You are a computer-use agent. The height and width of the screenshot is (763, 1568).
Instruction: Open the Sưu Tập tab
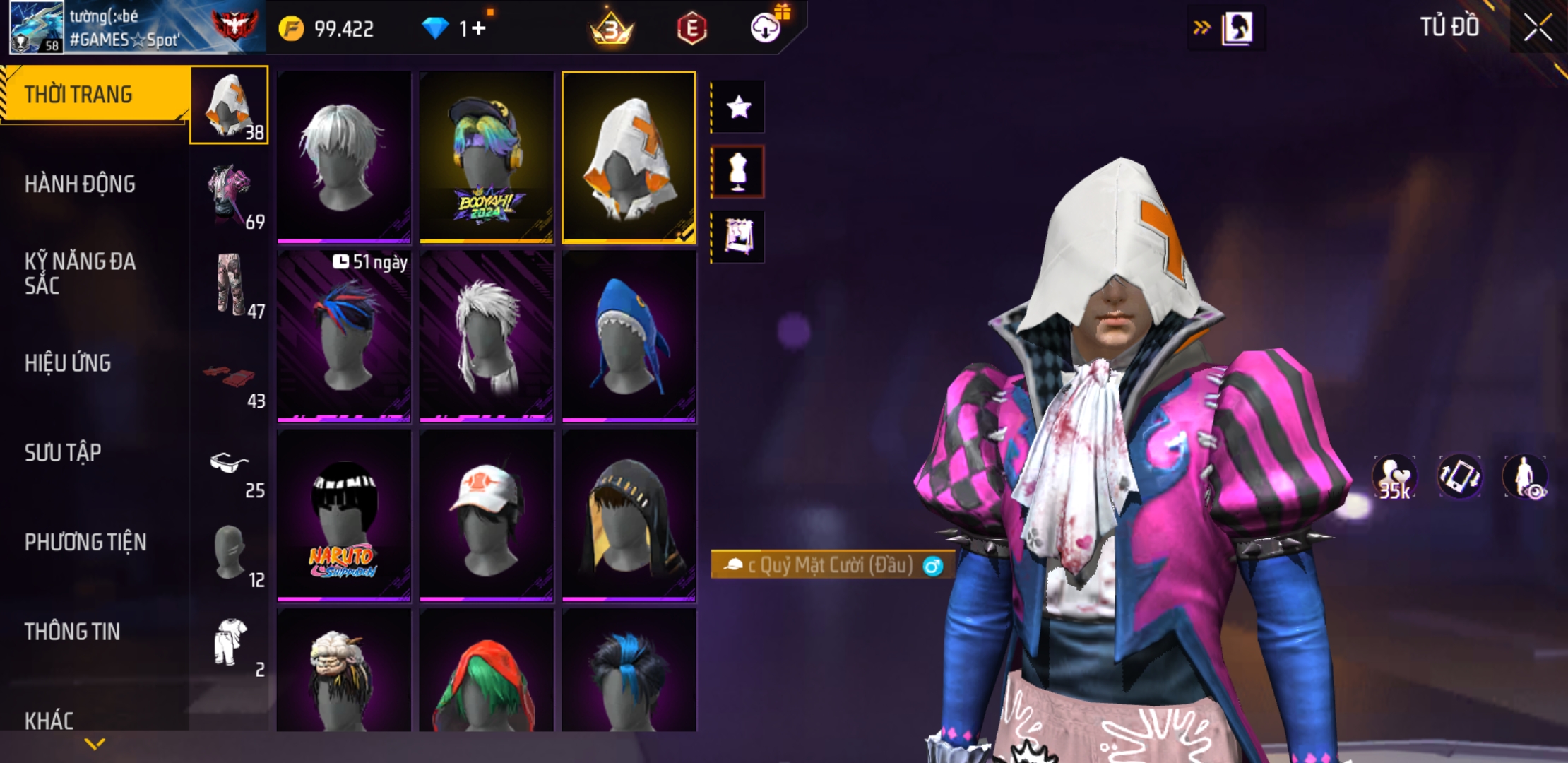coord(63,453)
